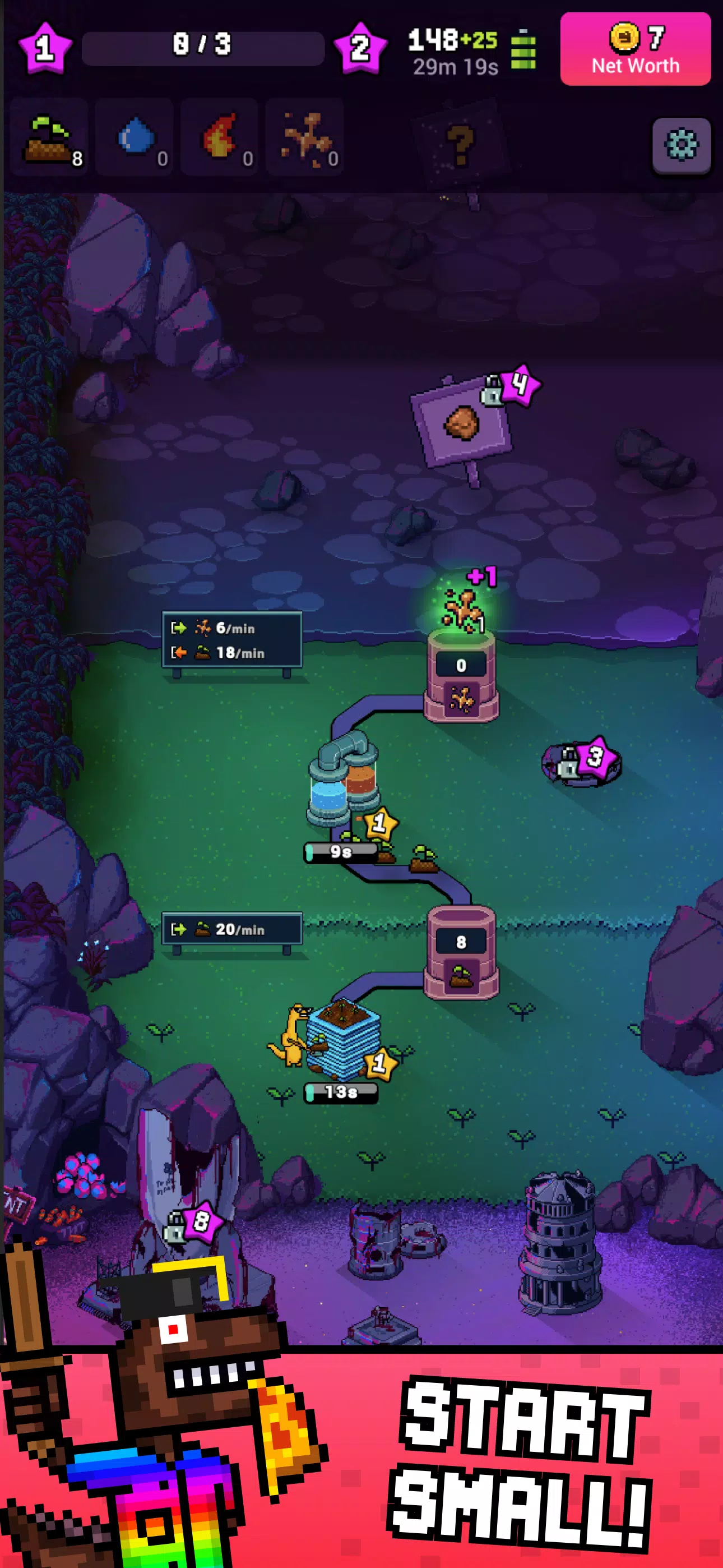Open the Net Worth panel
This screenshot has height=1568, width=723.
click(635, 49)
